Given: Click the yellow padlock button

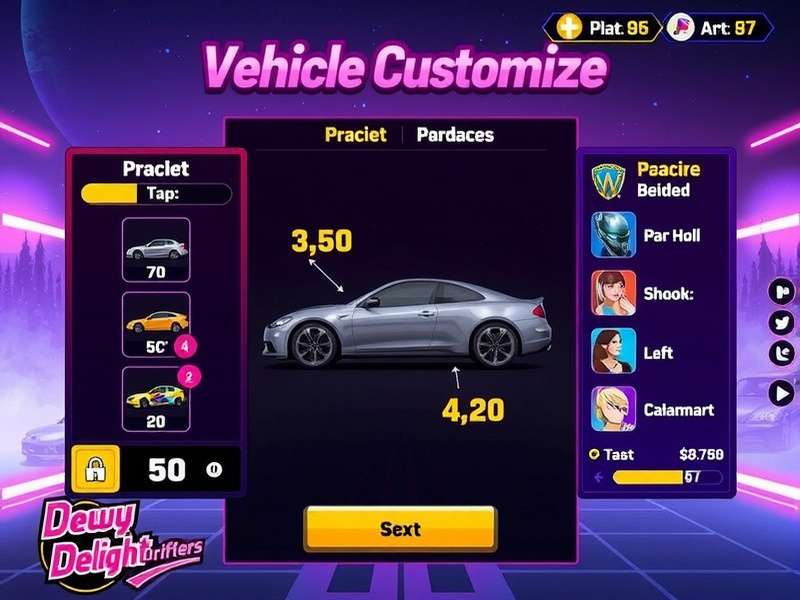Looking at the screenshot, I should [x=97, y=468].
